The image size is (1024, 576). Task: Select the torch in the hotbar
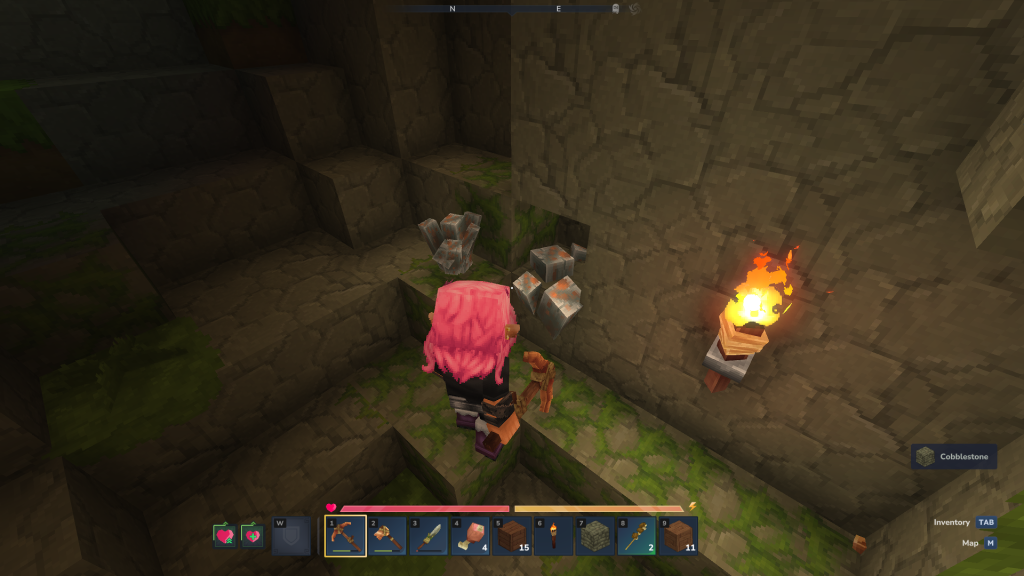pos(553,536)
